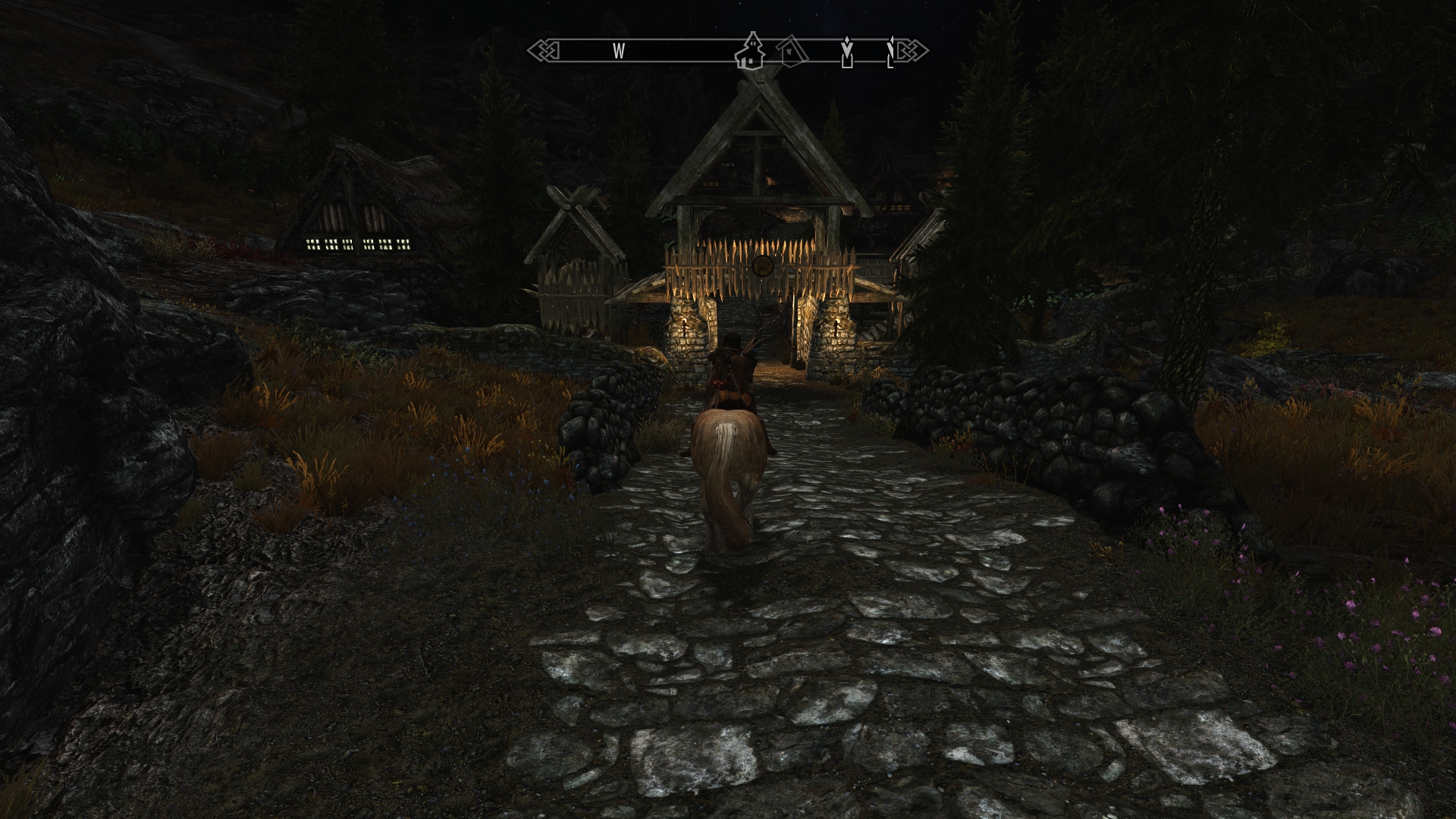Click the town marker on the compass
The image size is (1456, 819).
[x=751, y=51]
